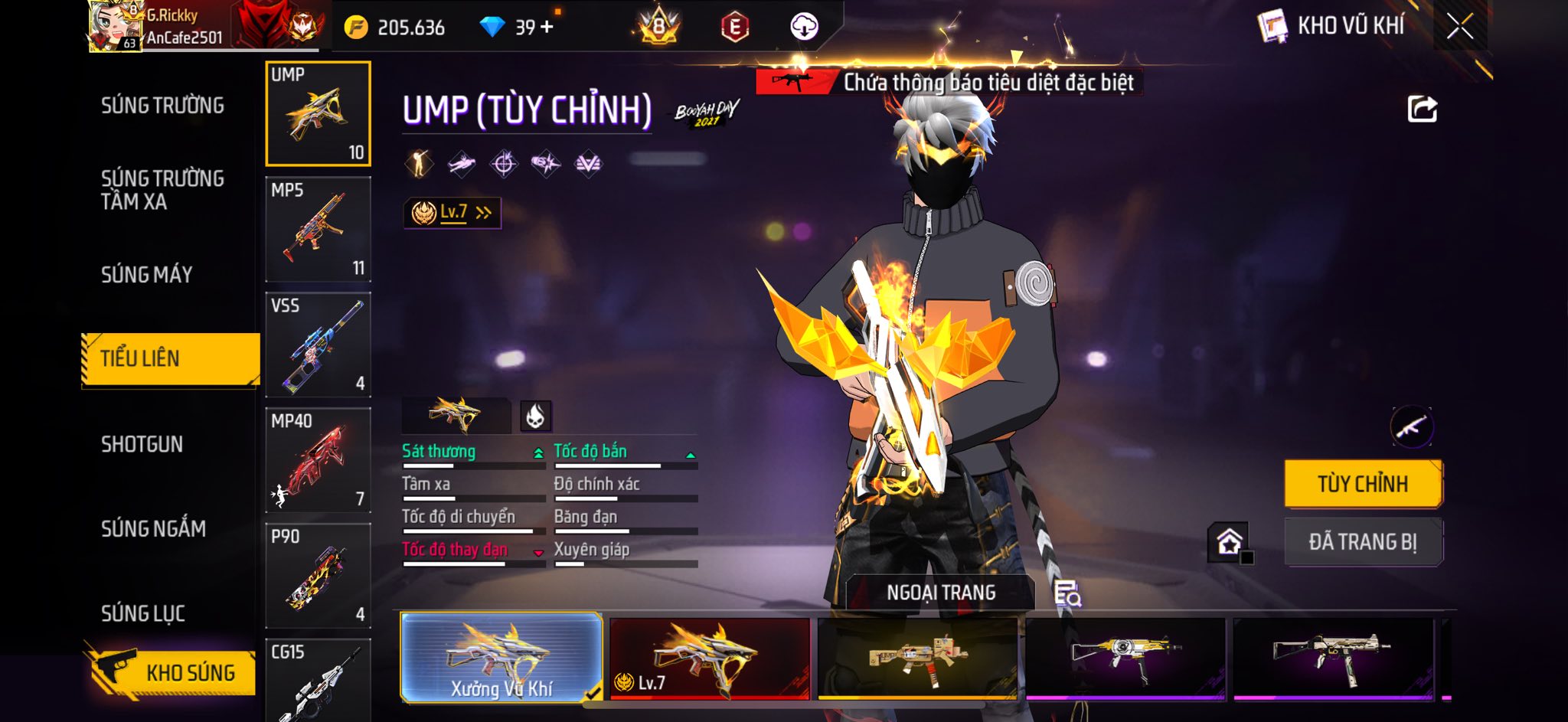This screenshot has width=1568, height=722.
Task: Choose the Lv.7 UMP skin thumbnail
Action: (x=710, y=659)
